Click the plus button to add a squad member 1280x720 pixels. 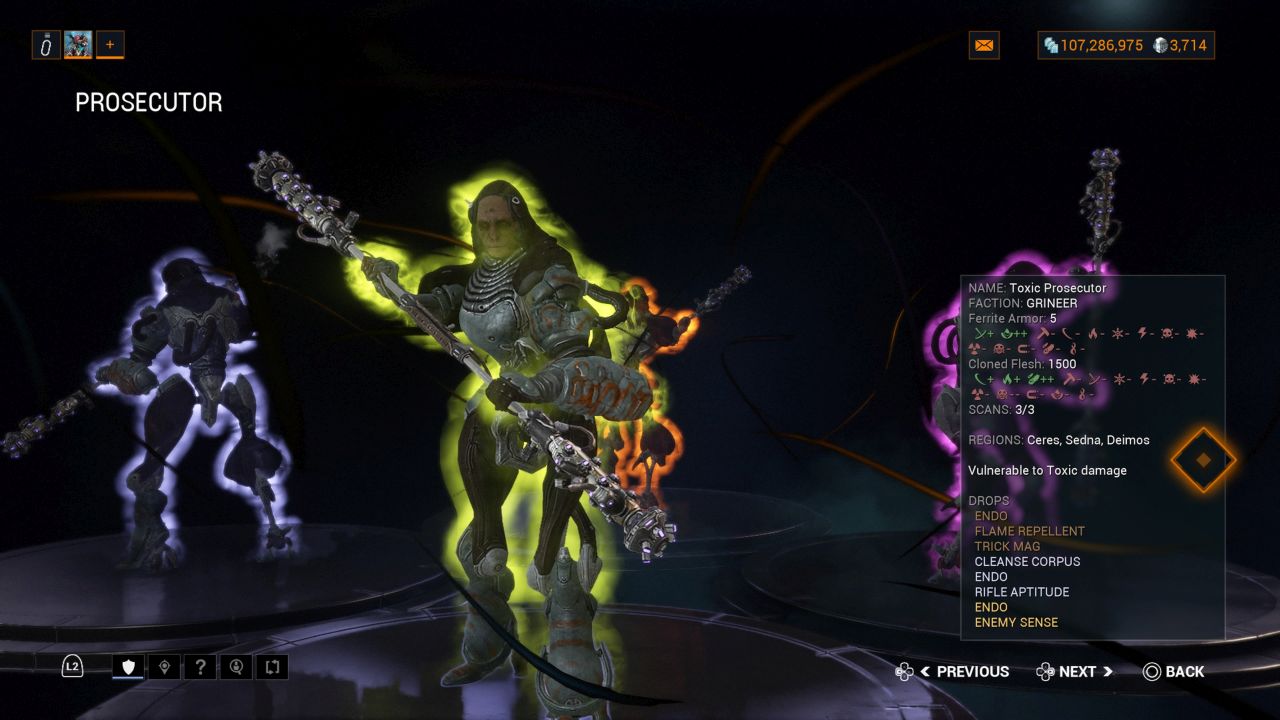pos(110,44)
